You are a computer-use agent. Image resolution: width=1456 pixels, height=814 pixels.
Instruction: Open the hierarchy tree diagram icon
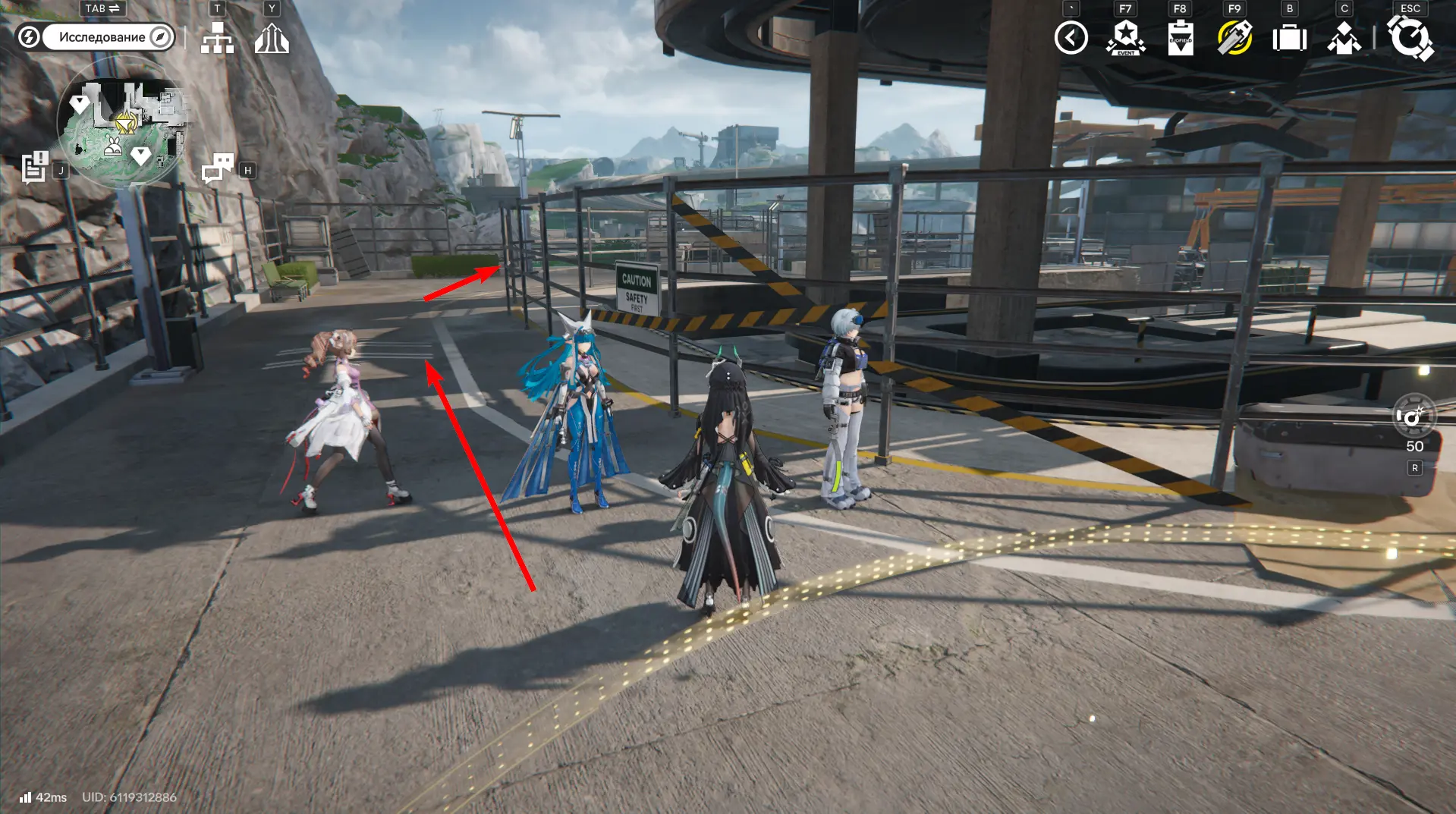coord(217,38)
